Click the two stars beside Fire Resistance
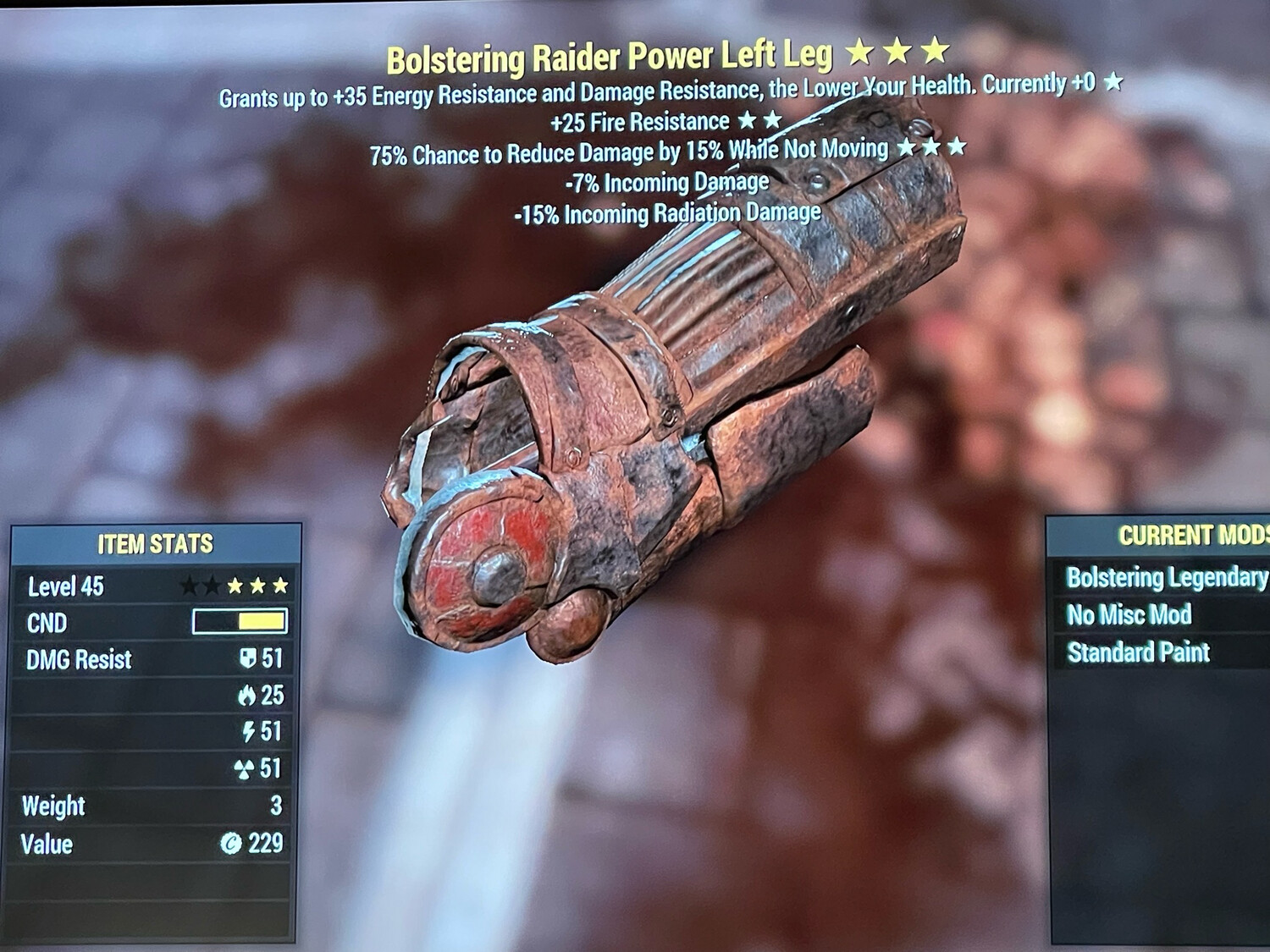Image resolution: width=1270 pixels, height=952 pixels. pos(760,121)
